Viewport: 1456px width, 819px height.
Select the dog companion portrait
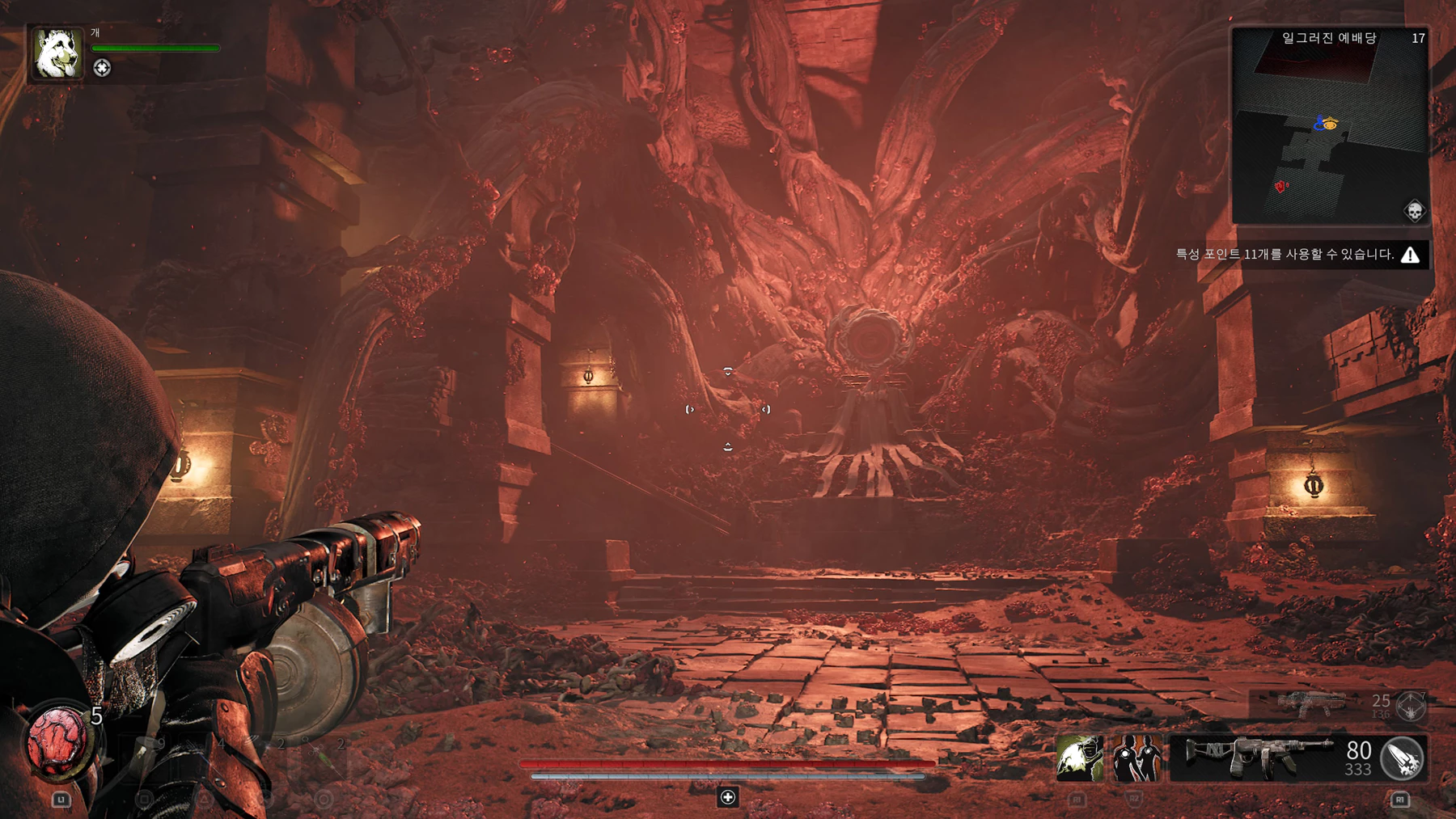(x=57, y=53)
